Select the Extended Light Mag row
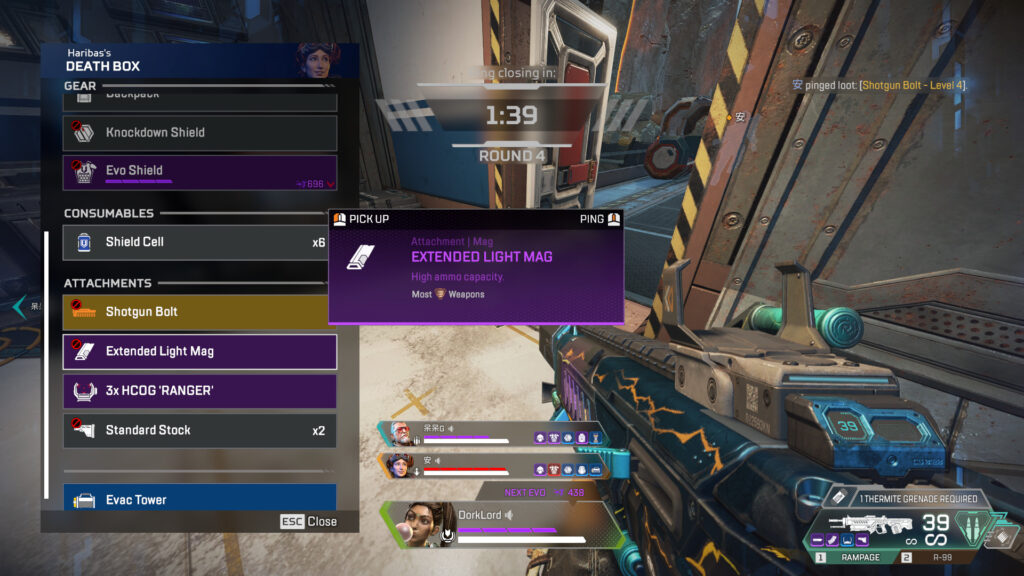The height and width of the screenshot is (576, 1024). pyautogui.click(x=200, y=351)
